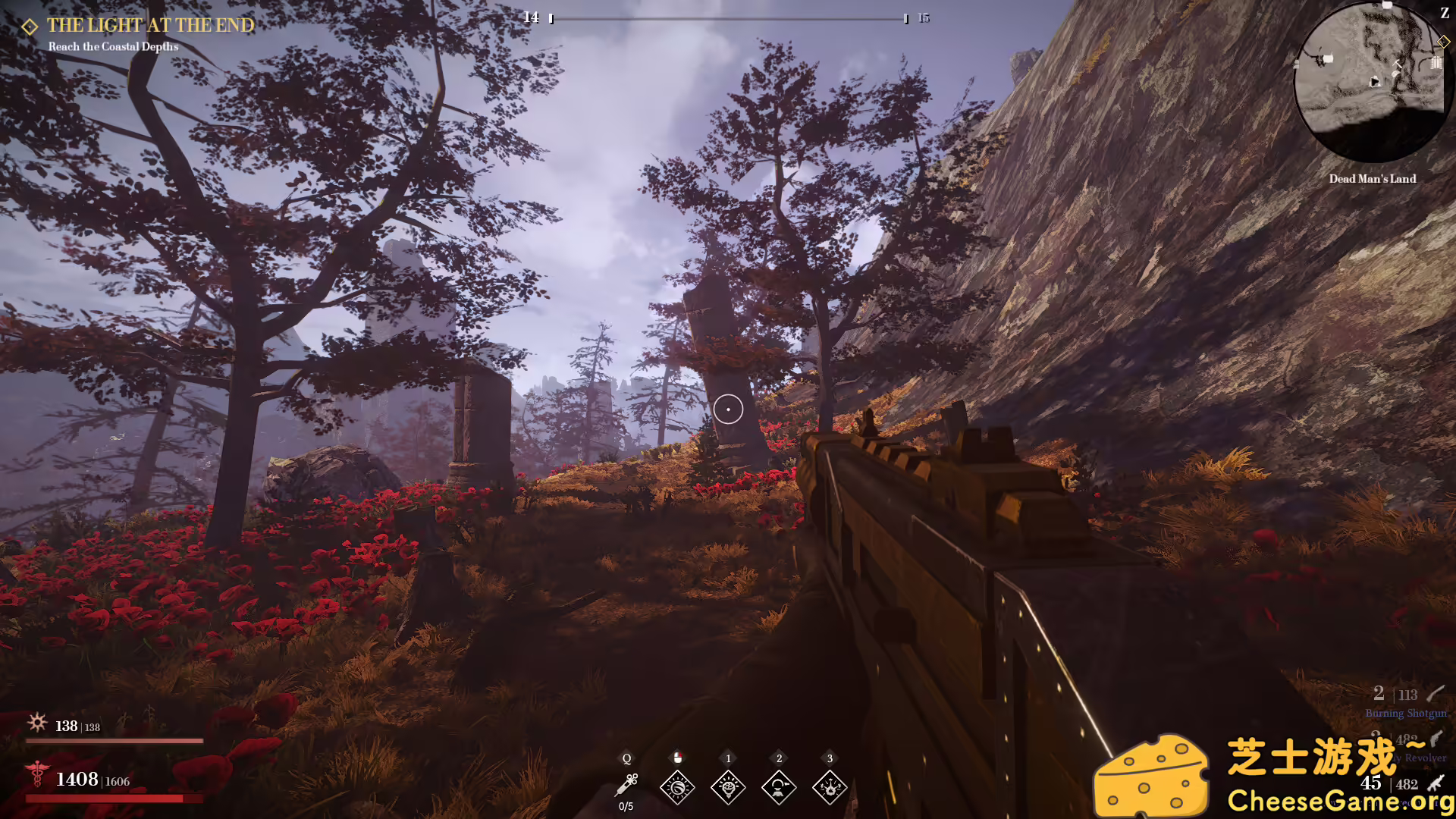
Task: Click the gold diamond quest marker on minimap
Action: pyautogui.click(x=1443, y=42)
